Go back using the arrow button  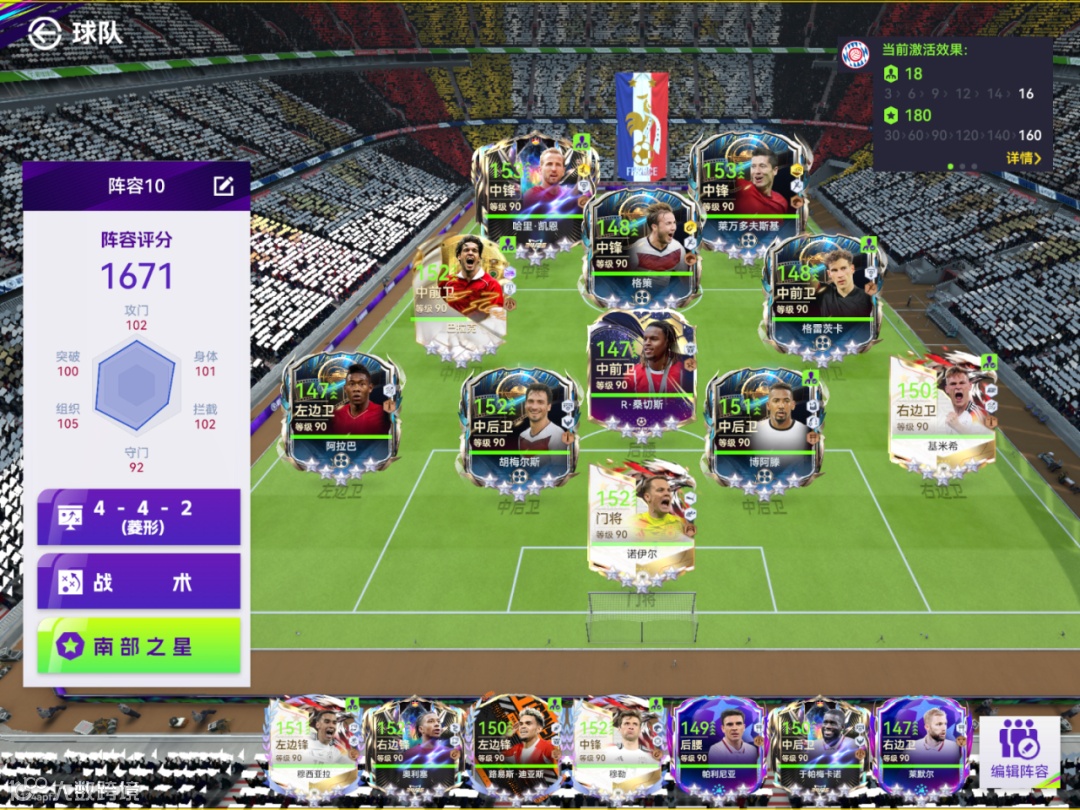point(44,32)
